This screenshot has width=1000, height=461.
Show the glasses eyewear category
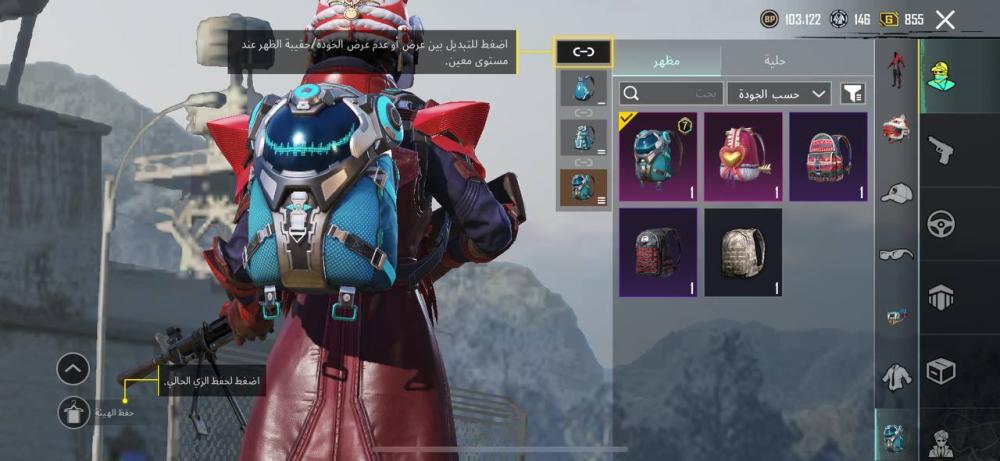pos(896,254)
